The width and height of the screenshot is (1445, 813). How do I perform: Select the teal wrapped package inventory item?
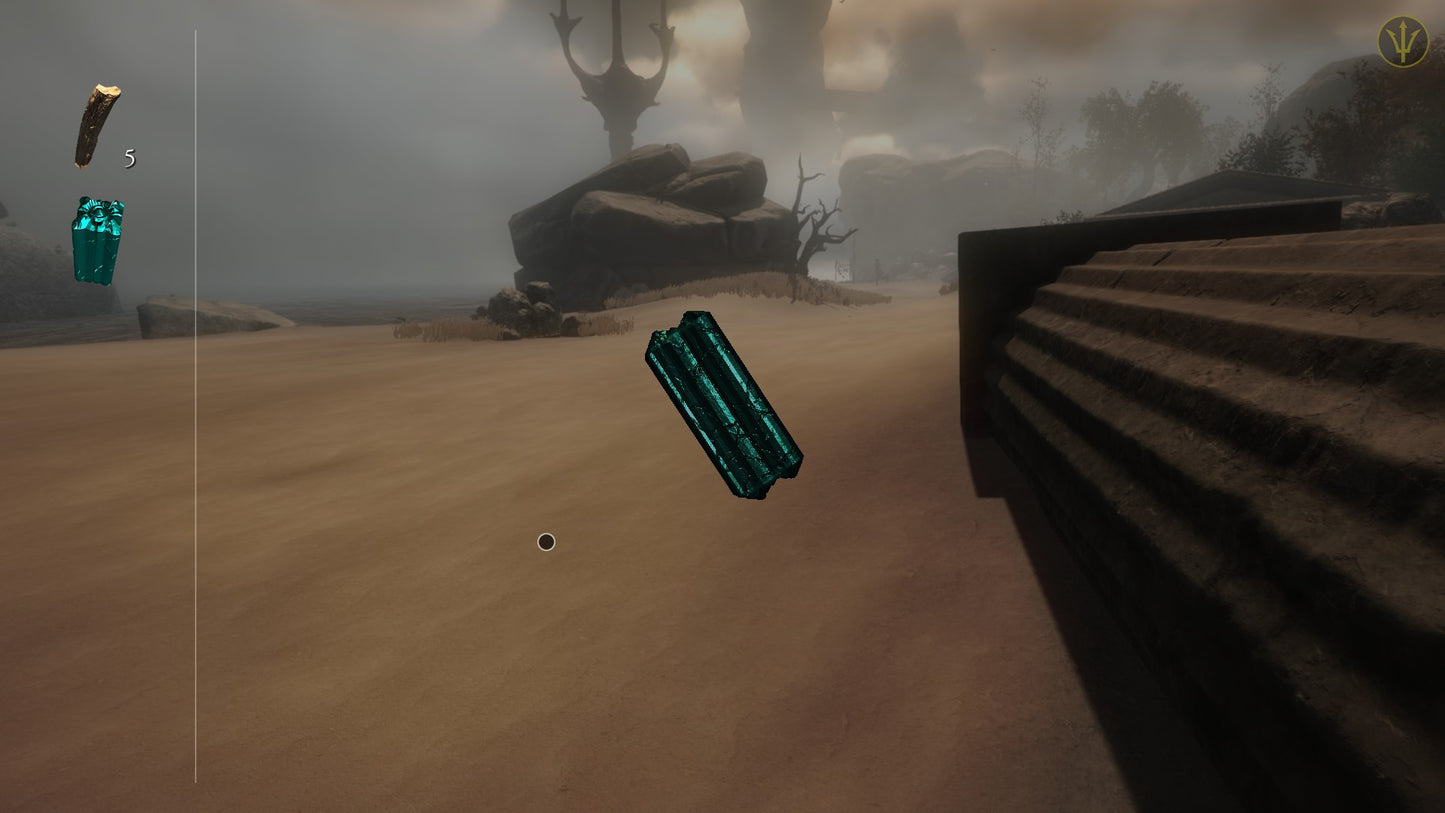click(95, 240)
